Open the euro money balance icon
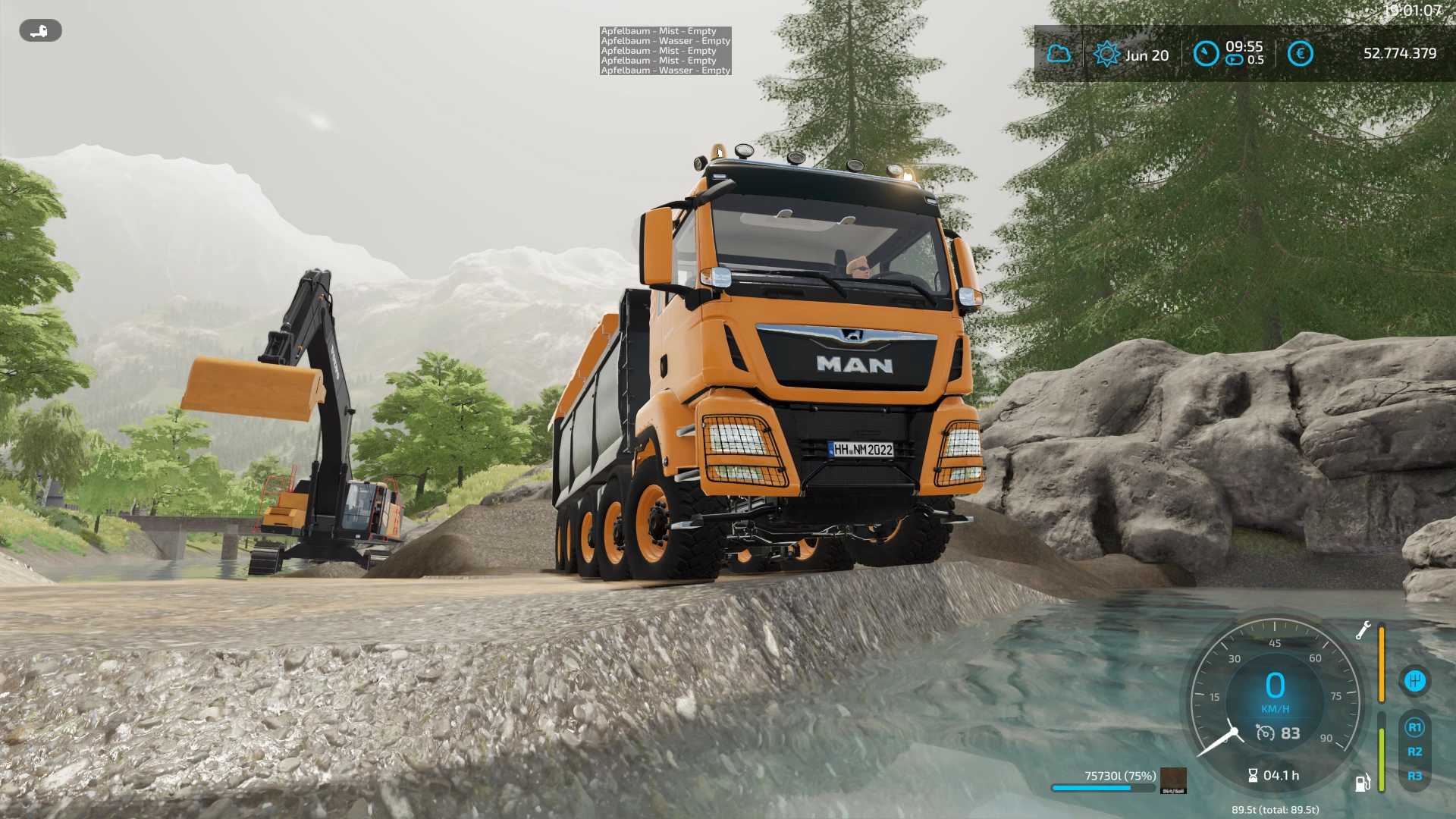Screen dimensions: 1456x819 (1300, 54)
